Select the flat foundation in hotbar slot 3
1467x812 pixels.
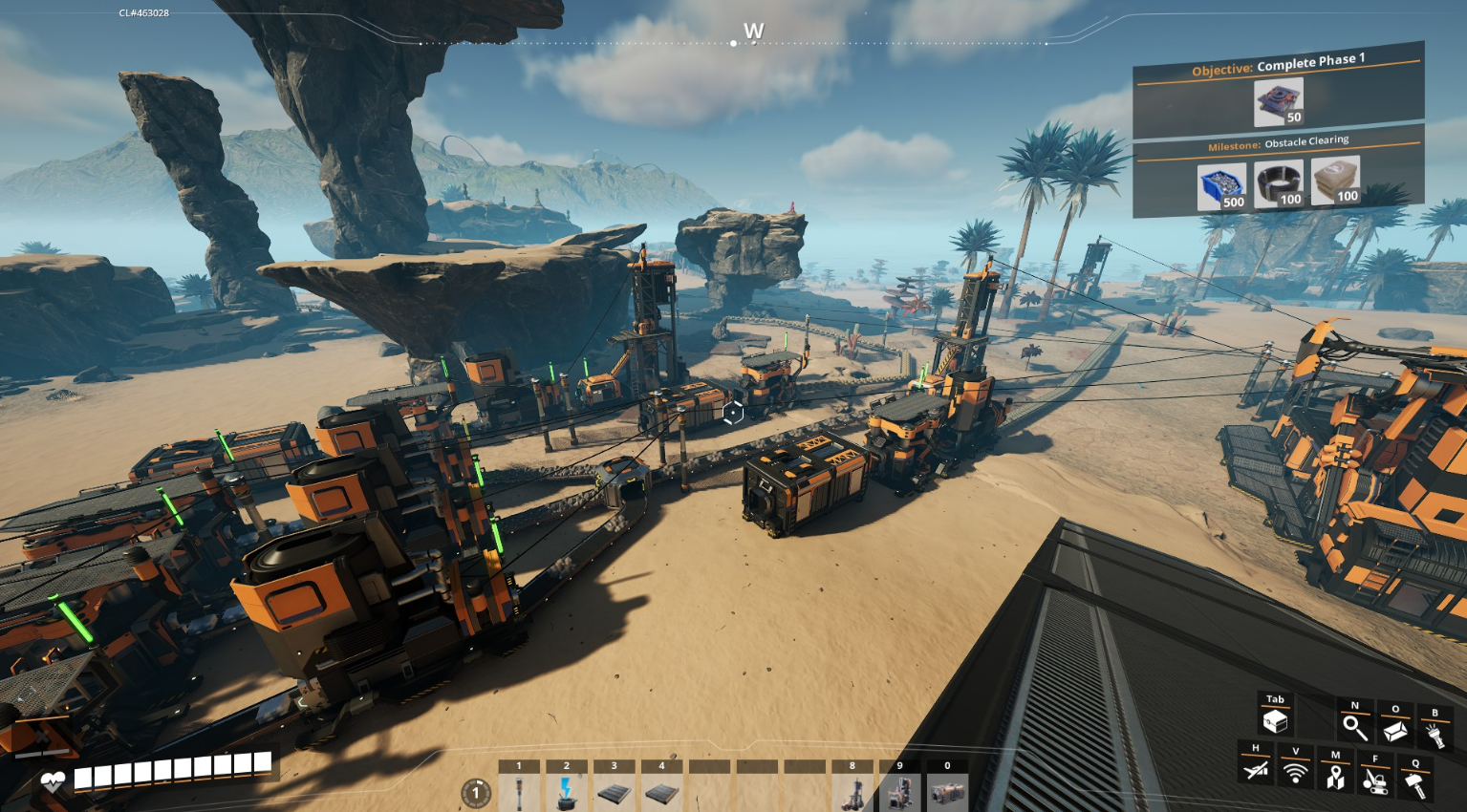pyautogui.click(x=614, y=792)
